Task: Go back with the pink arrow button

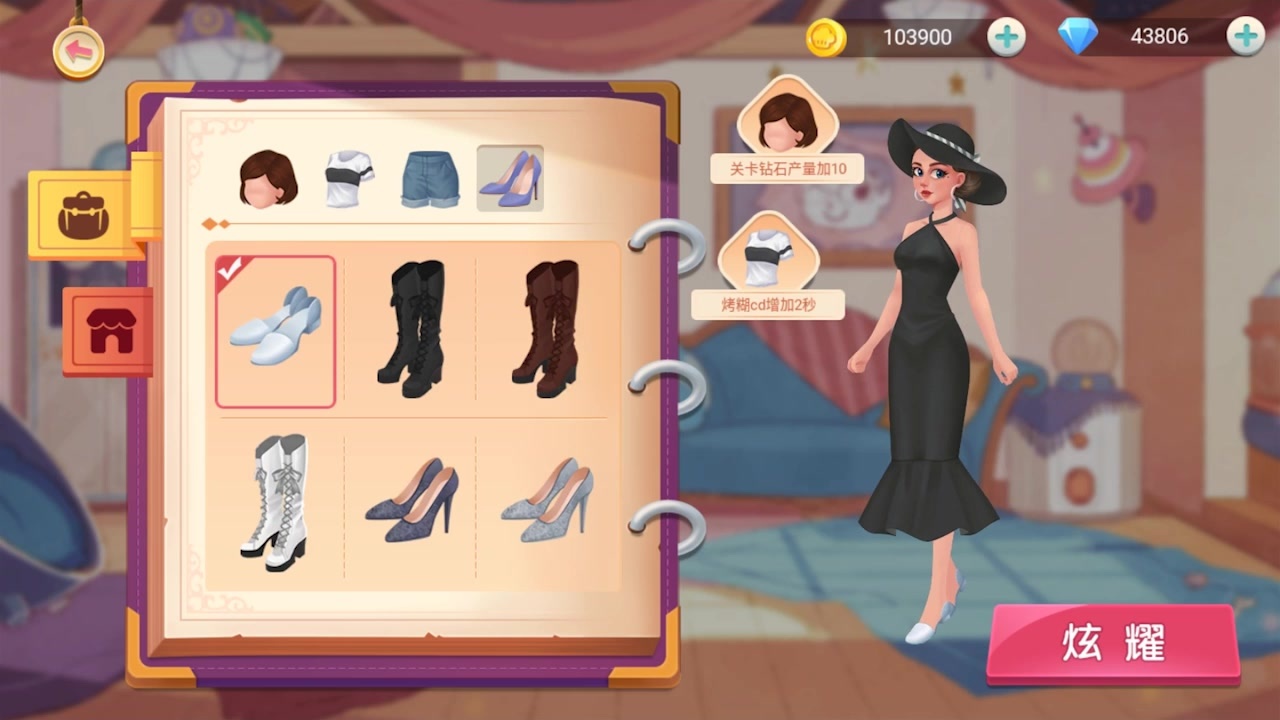Action: [x=78, y=52]
